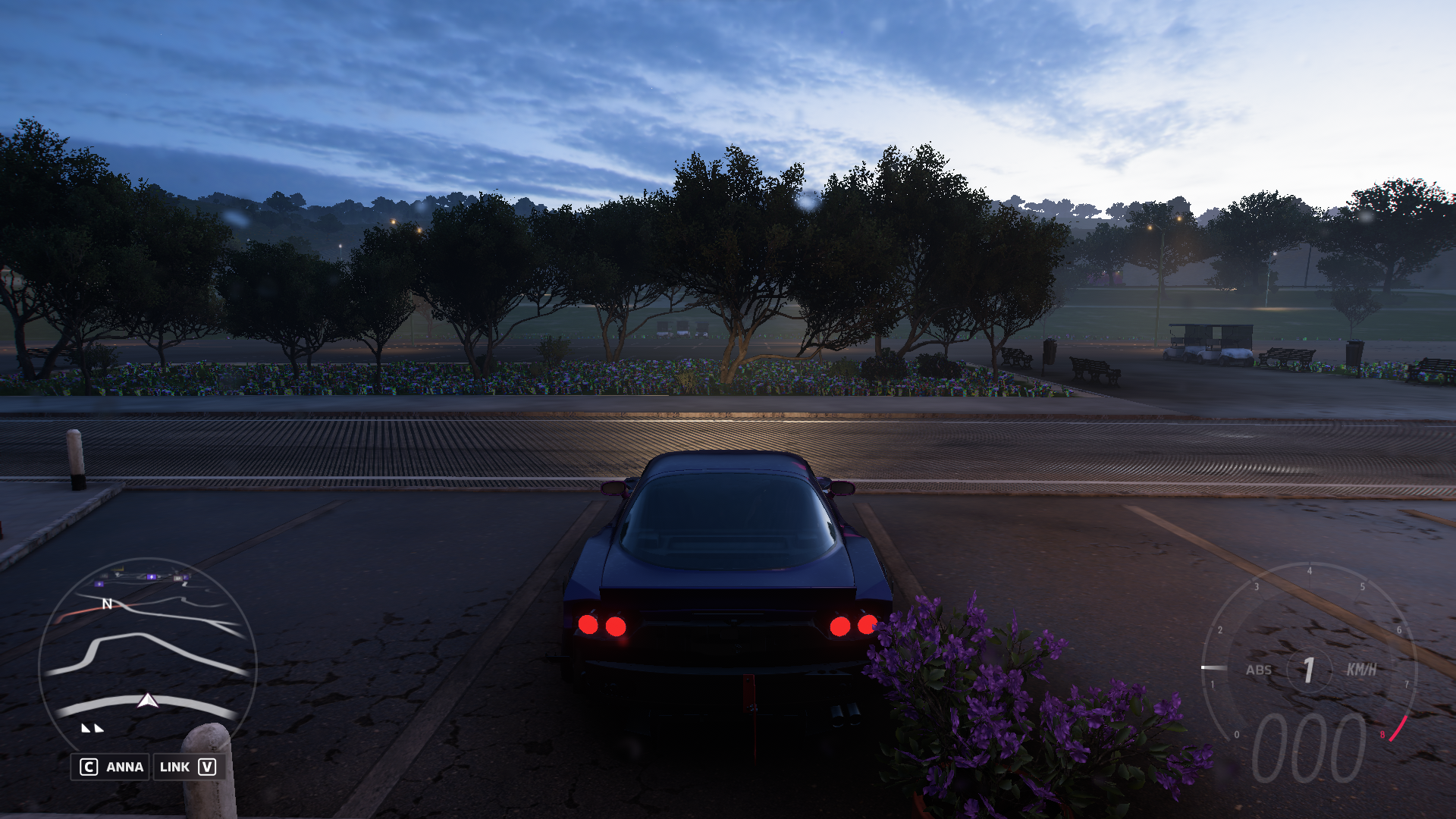The width and height of the screenshot is (1456, 819).
Task: Click the ABS indicator on the speedometer
Action: click(1259, 670)
